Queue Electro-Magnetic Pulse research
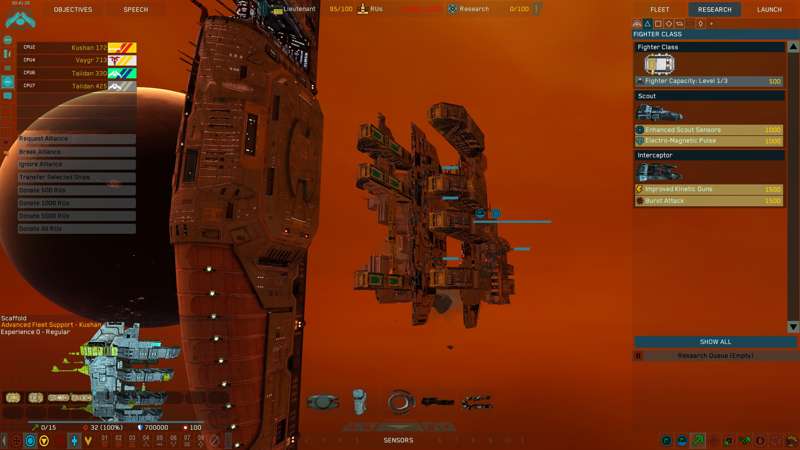This screenshot has width=800, height=450. pos(709,141)
